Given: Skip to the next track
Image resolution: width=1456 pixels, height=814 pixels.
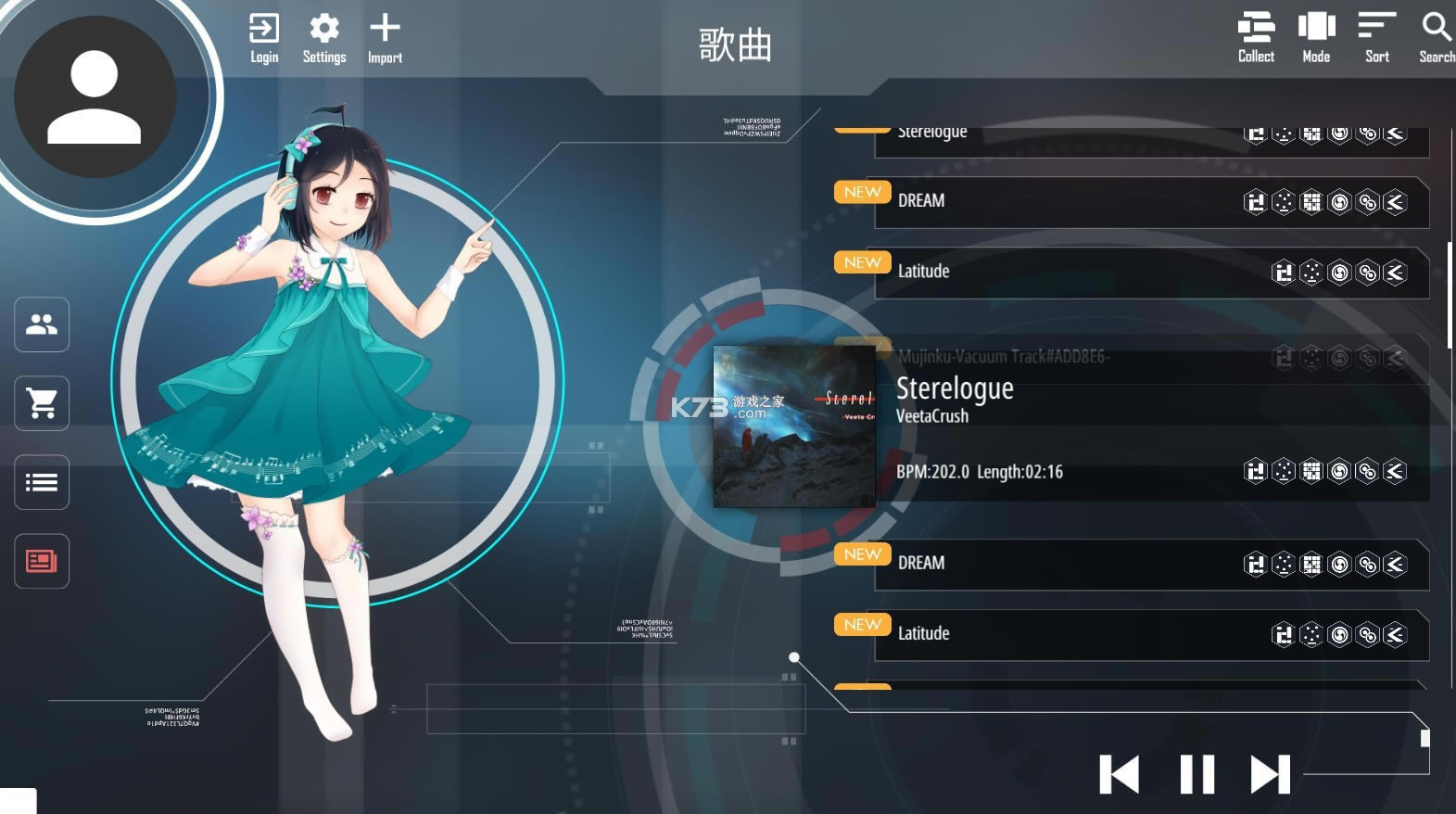Looking at the screenshot, I should [1270, 774].
